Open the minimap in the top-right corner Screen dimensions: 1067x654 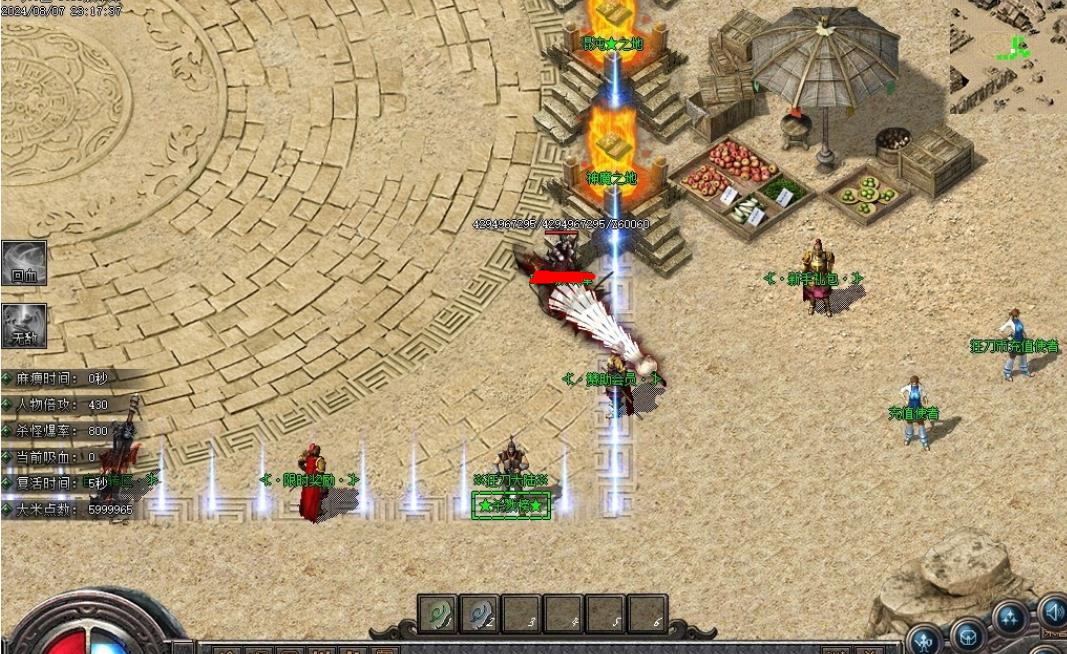point(1008,52)
